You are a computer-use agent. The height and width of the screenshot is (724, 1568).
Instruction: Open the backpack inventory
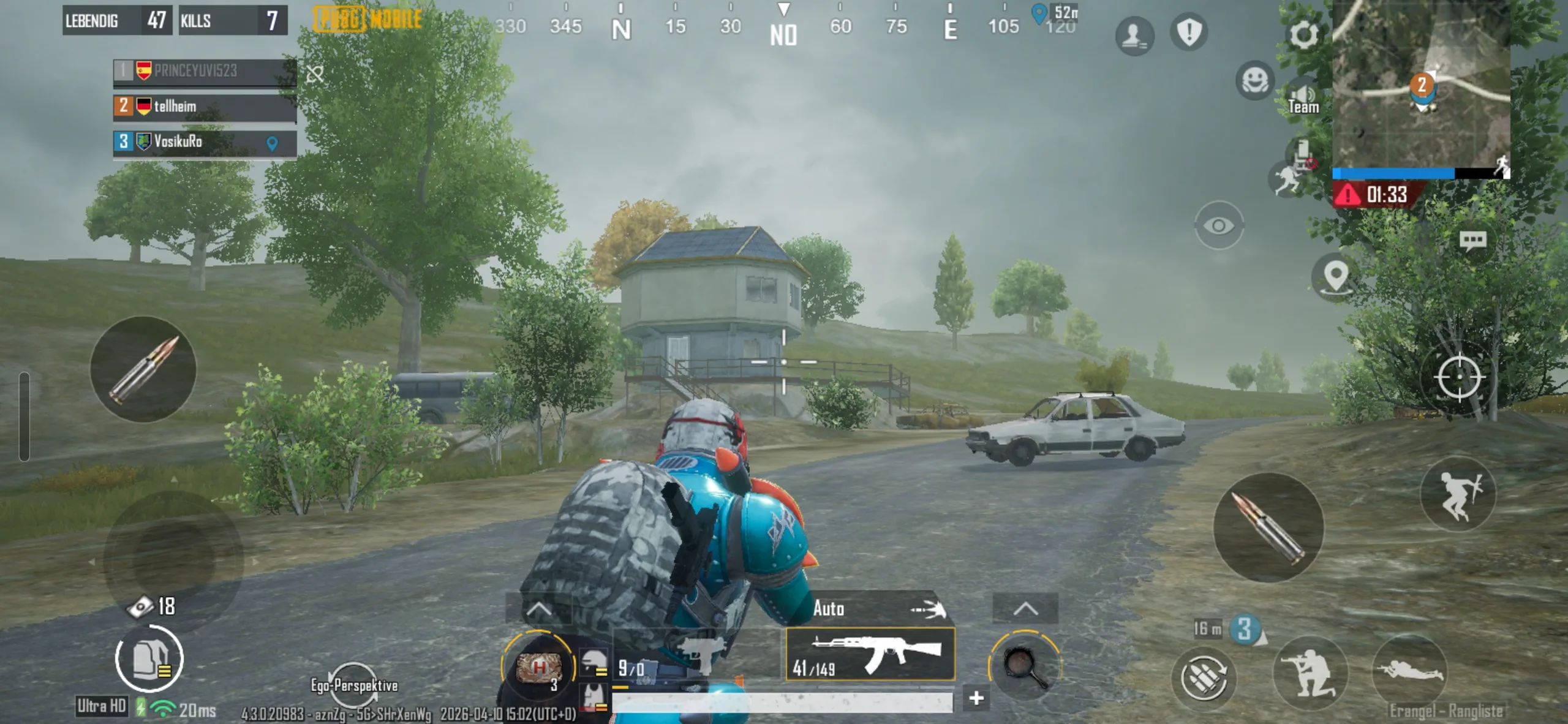point(149,660)
